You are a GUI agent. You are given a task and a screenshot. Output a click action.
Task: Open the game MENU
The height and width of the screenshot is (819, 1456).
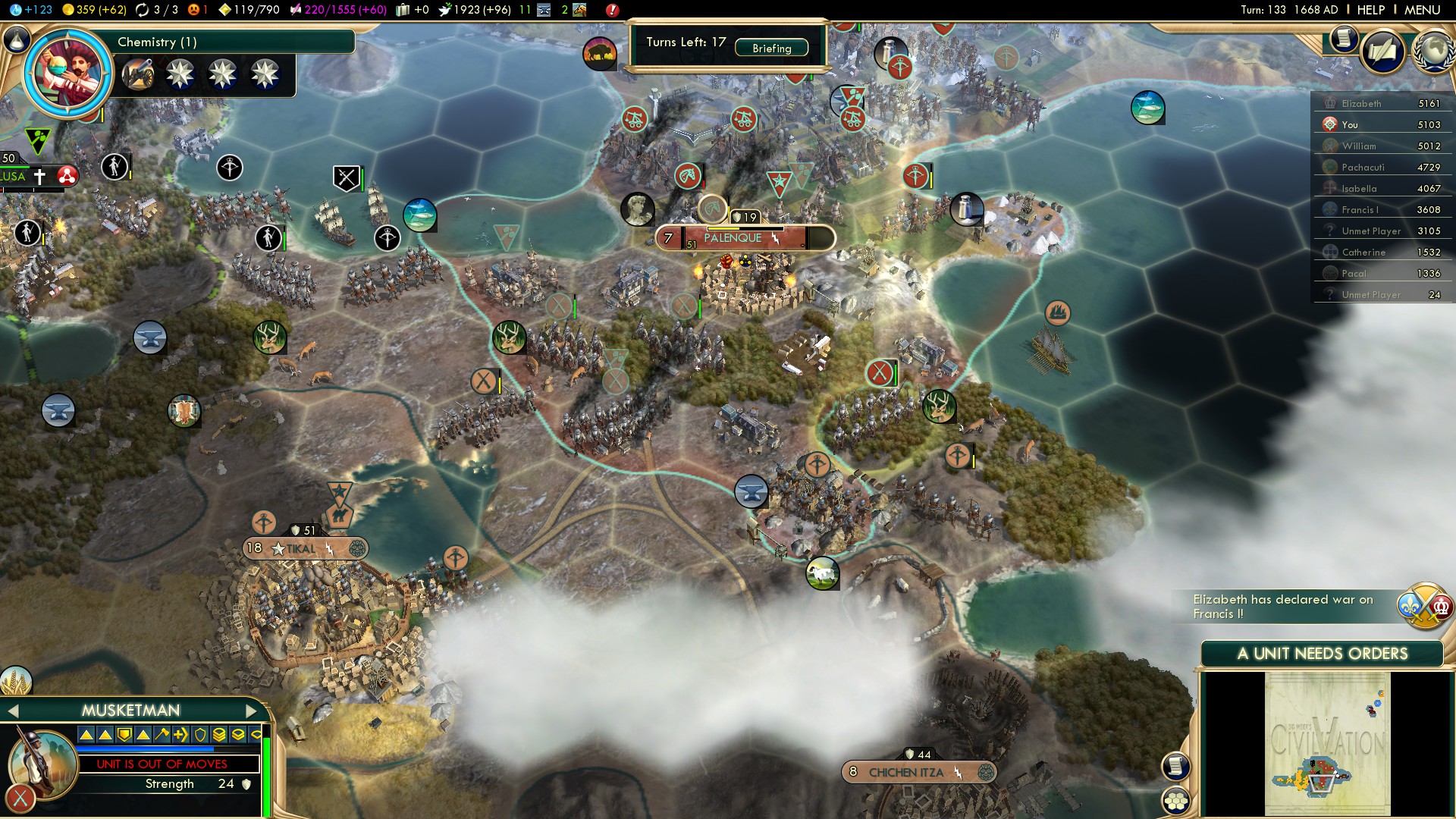(1422, 10)
